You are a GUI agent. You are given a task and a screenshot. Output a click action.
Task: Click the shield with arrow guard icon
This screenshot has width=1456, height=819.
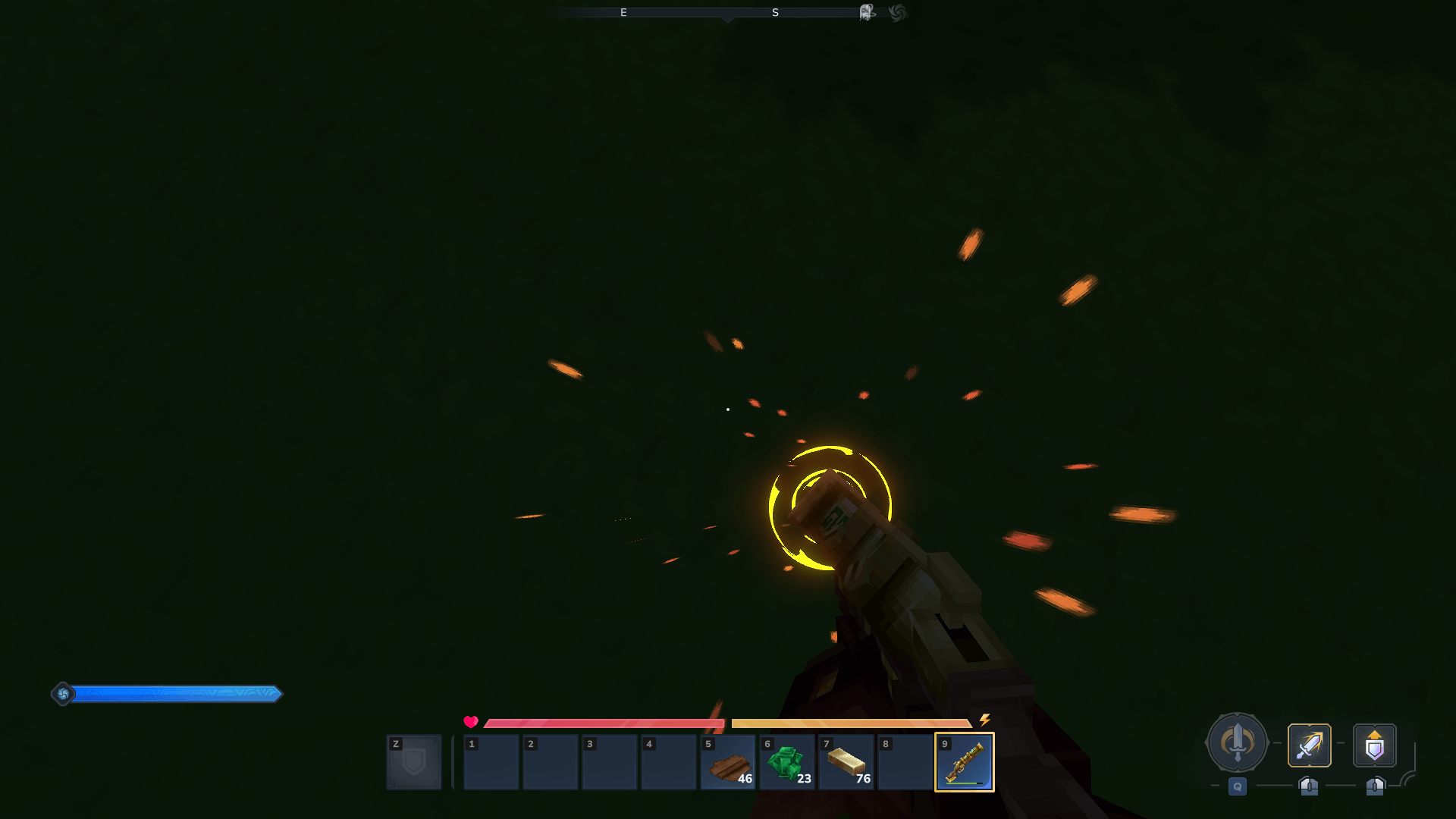point(1375,745)
